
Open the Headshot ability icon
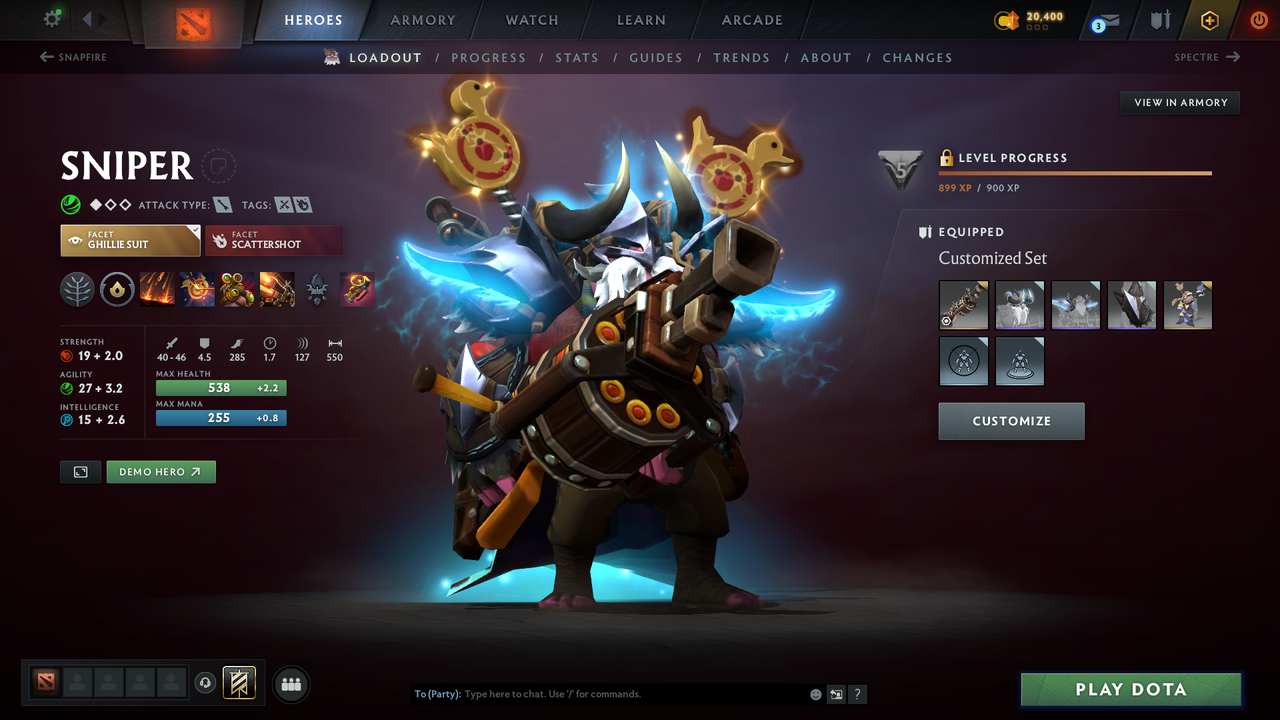pyautogui.click(x=197, y=290)
